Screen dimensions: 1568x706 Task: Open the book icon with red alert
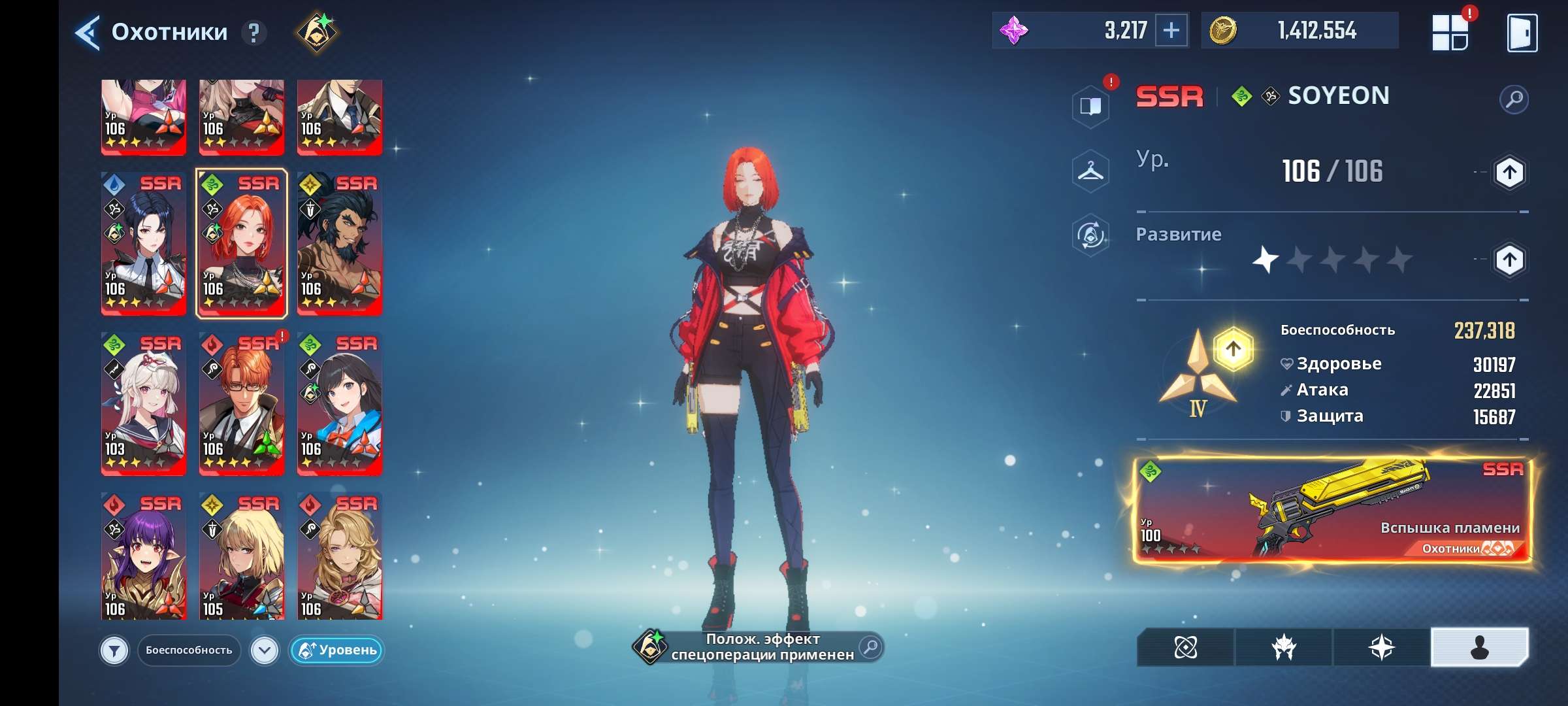[1090, 106]
